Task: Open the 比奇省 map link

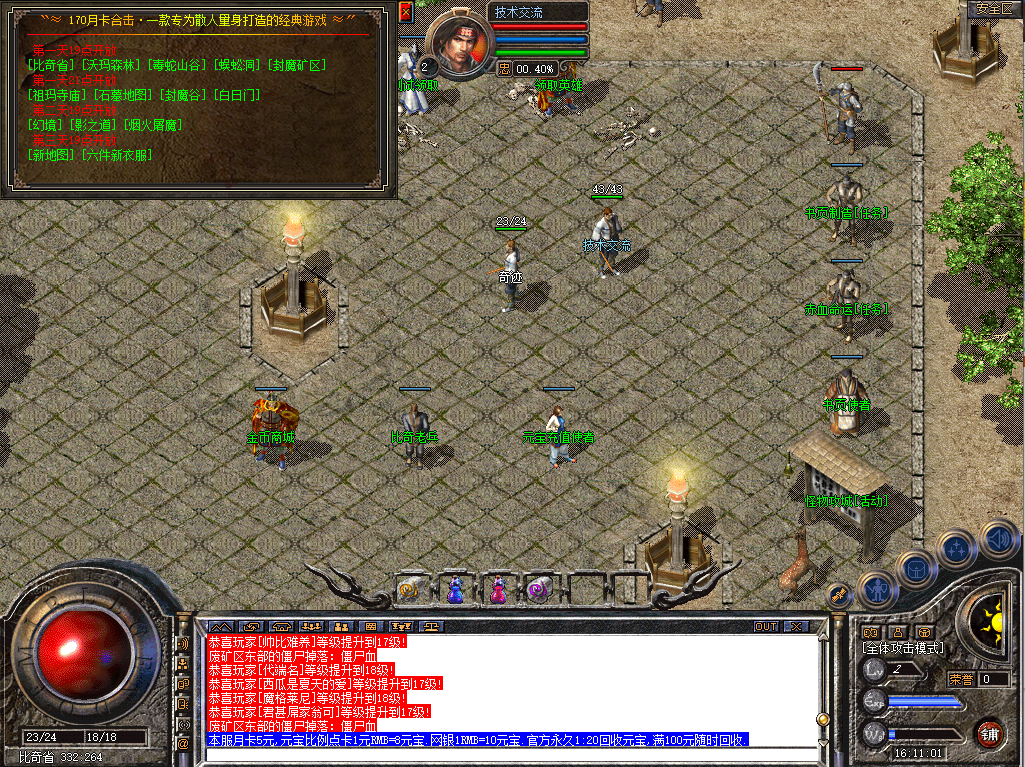Action: pos(52,65)
